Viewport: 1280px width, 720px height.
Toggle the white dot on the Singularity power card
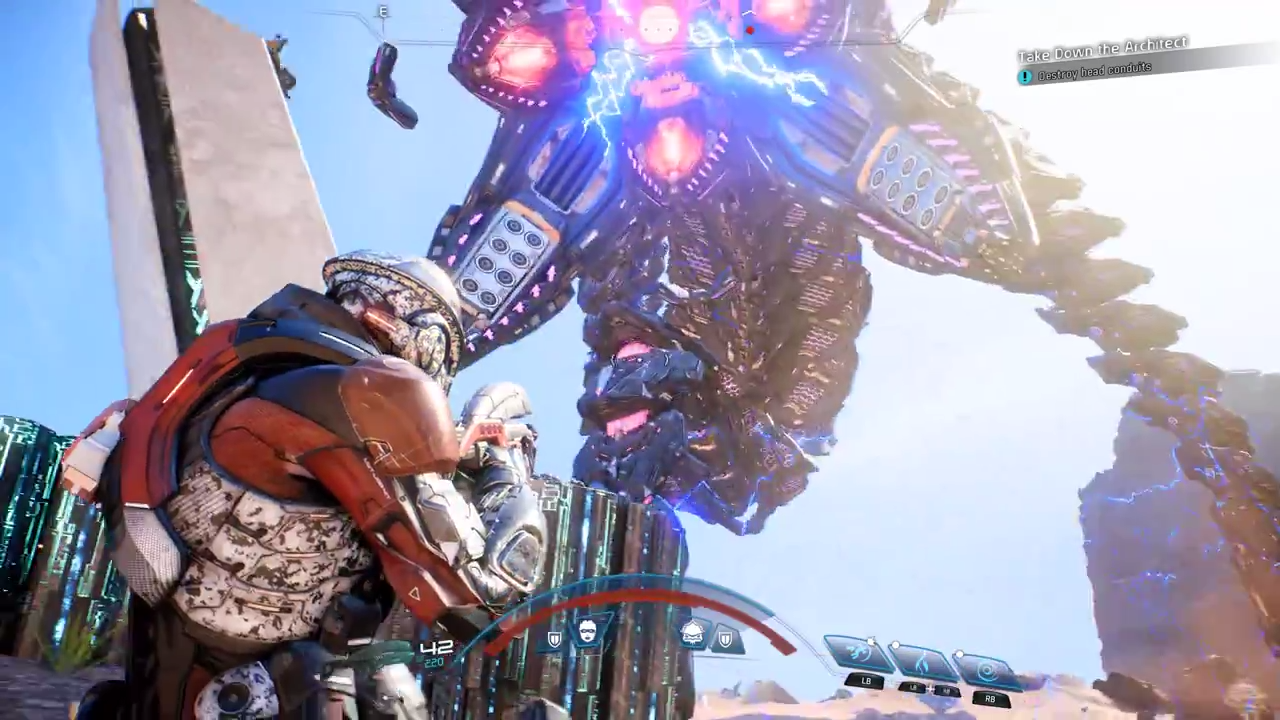point(959,653)
